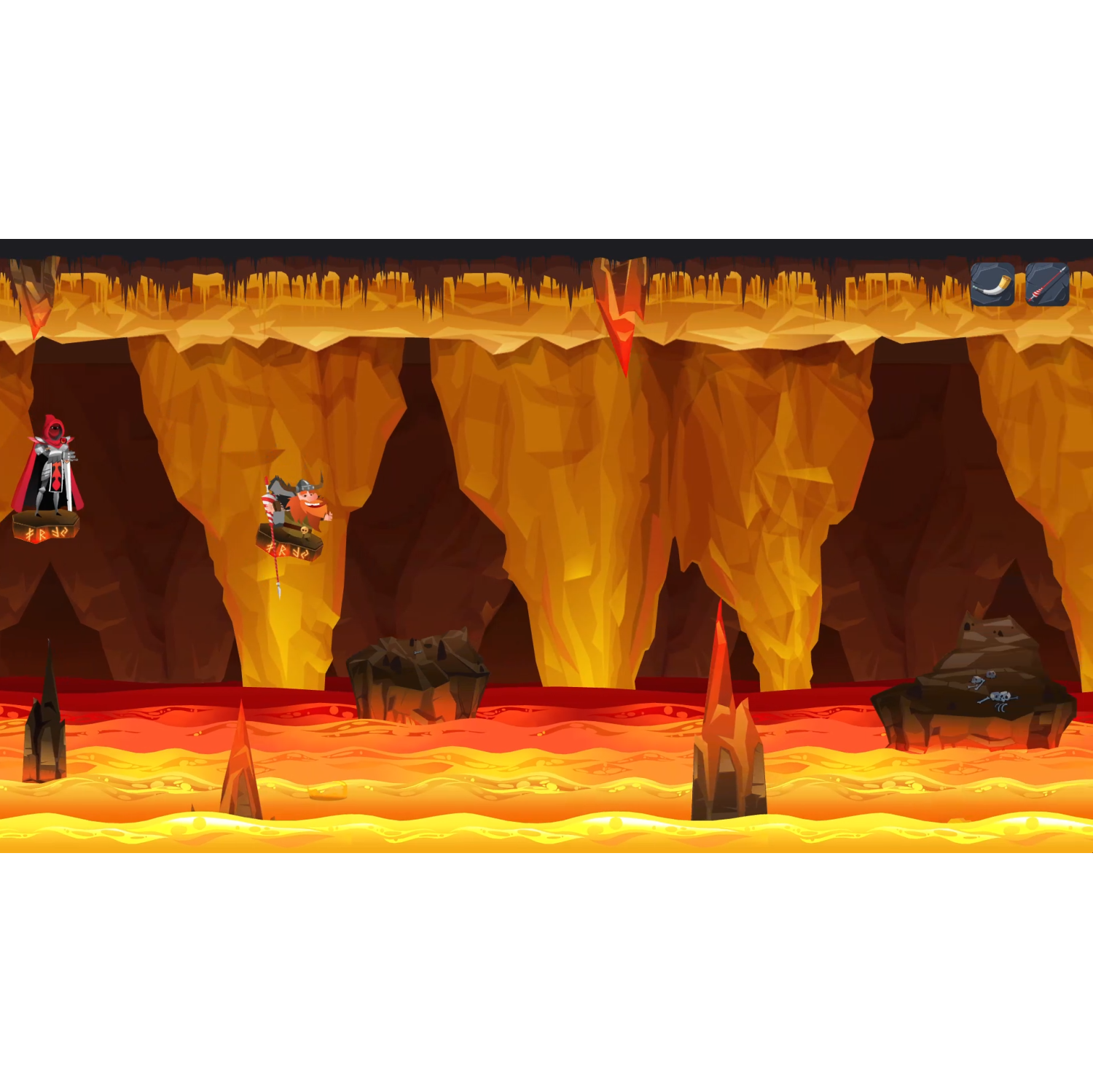Click the skull emblem on Viking's belt
This screenshot has width=1093, height=1092.
304,532
